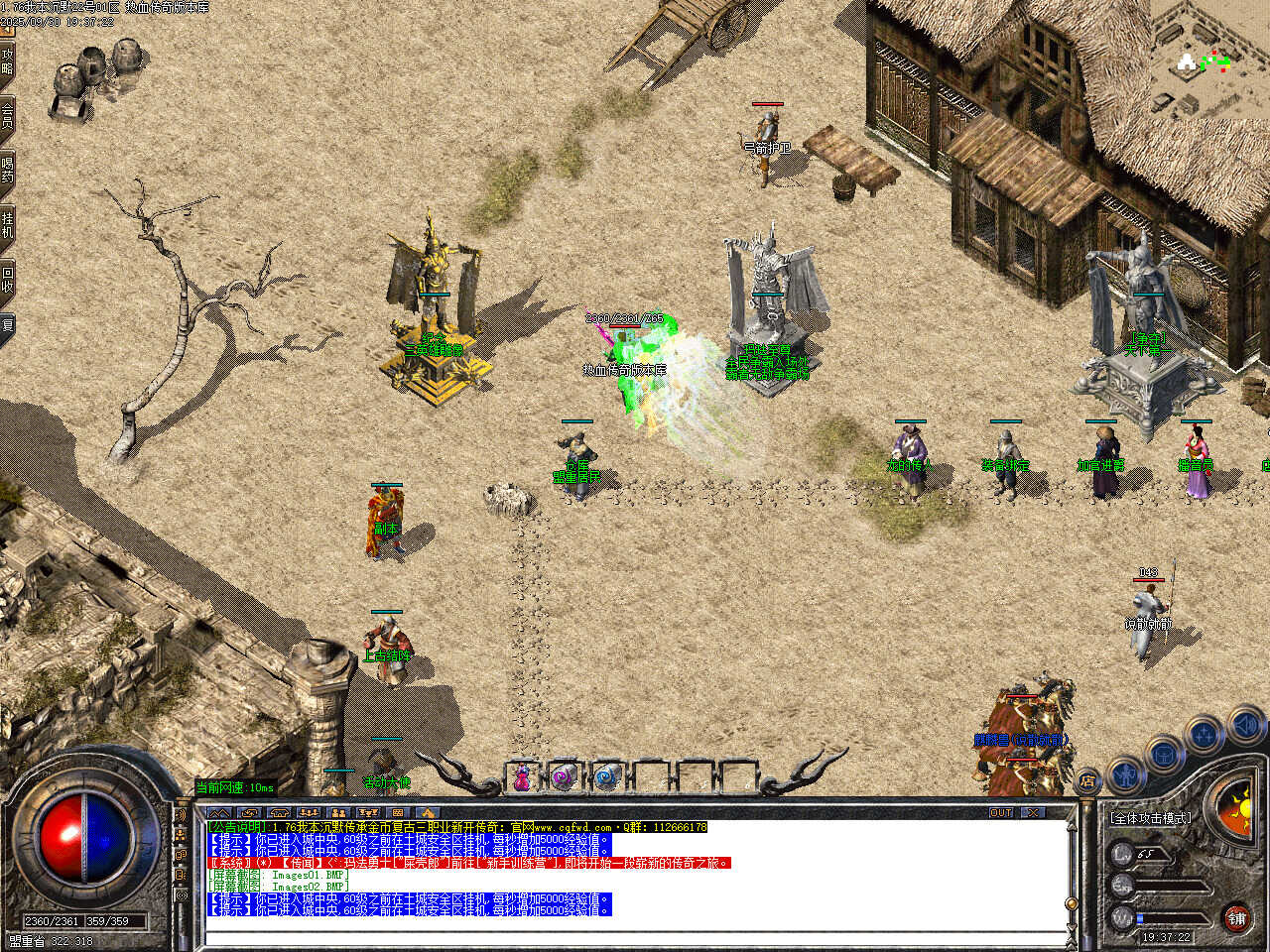Screen dimensions: 1270x952
Task: Open the 店 shop round button
Action: (x=1087, y=782)
